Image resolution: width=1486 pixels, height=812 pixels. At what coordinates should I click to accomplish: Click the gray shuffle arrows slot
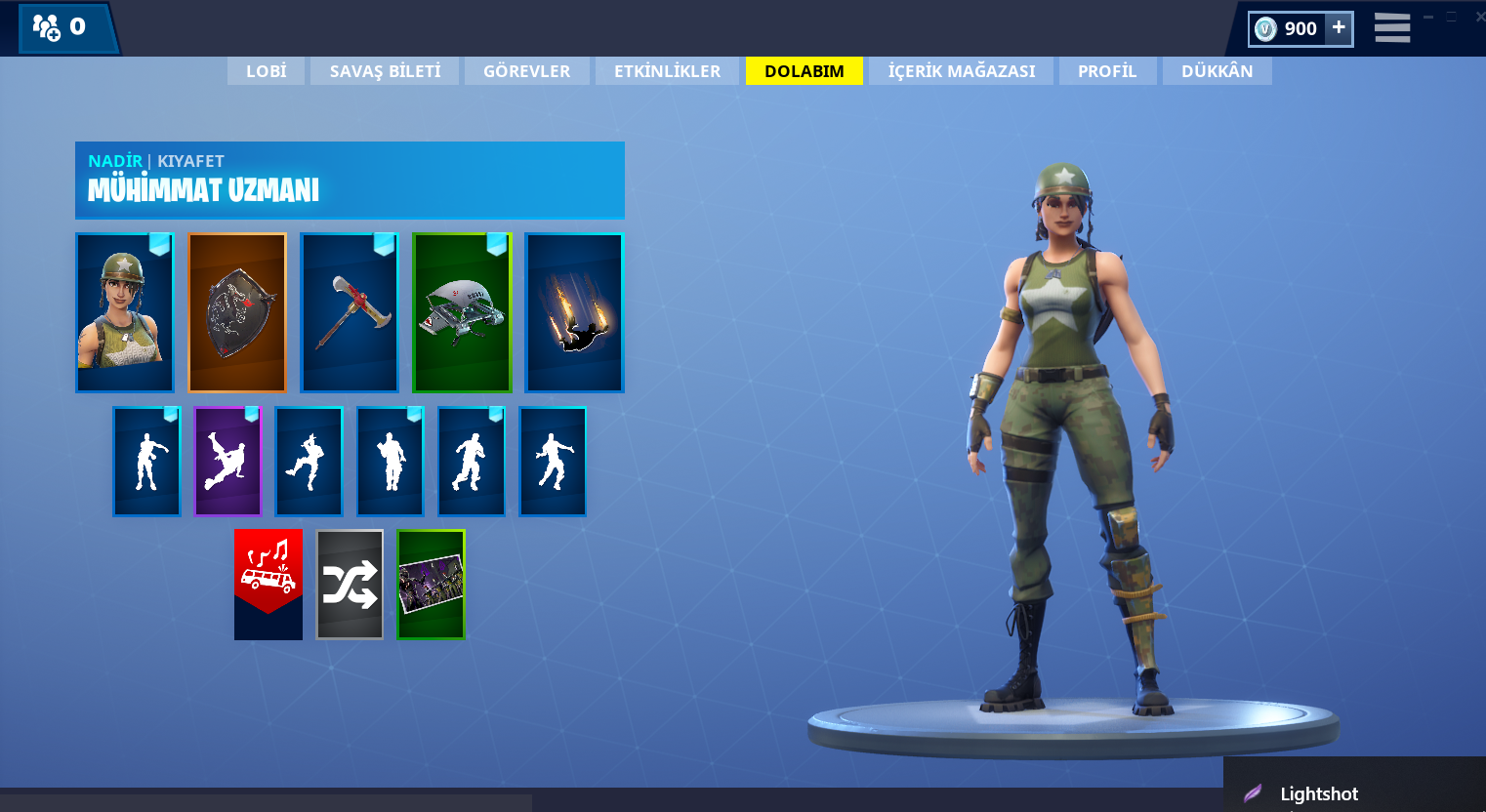350,584
